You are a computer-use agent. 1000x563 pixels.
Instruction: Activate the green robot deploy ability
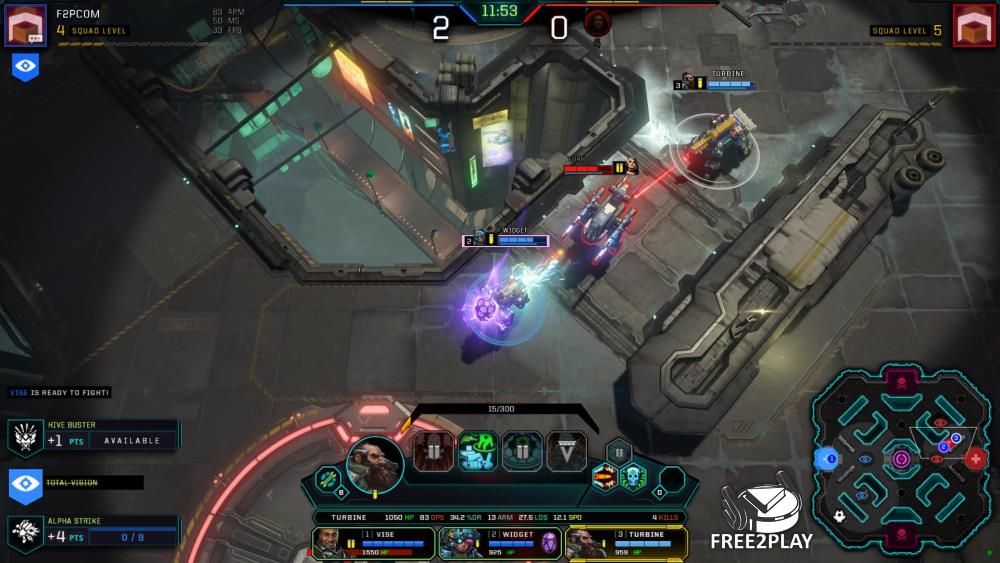click(478, 452)
